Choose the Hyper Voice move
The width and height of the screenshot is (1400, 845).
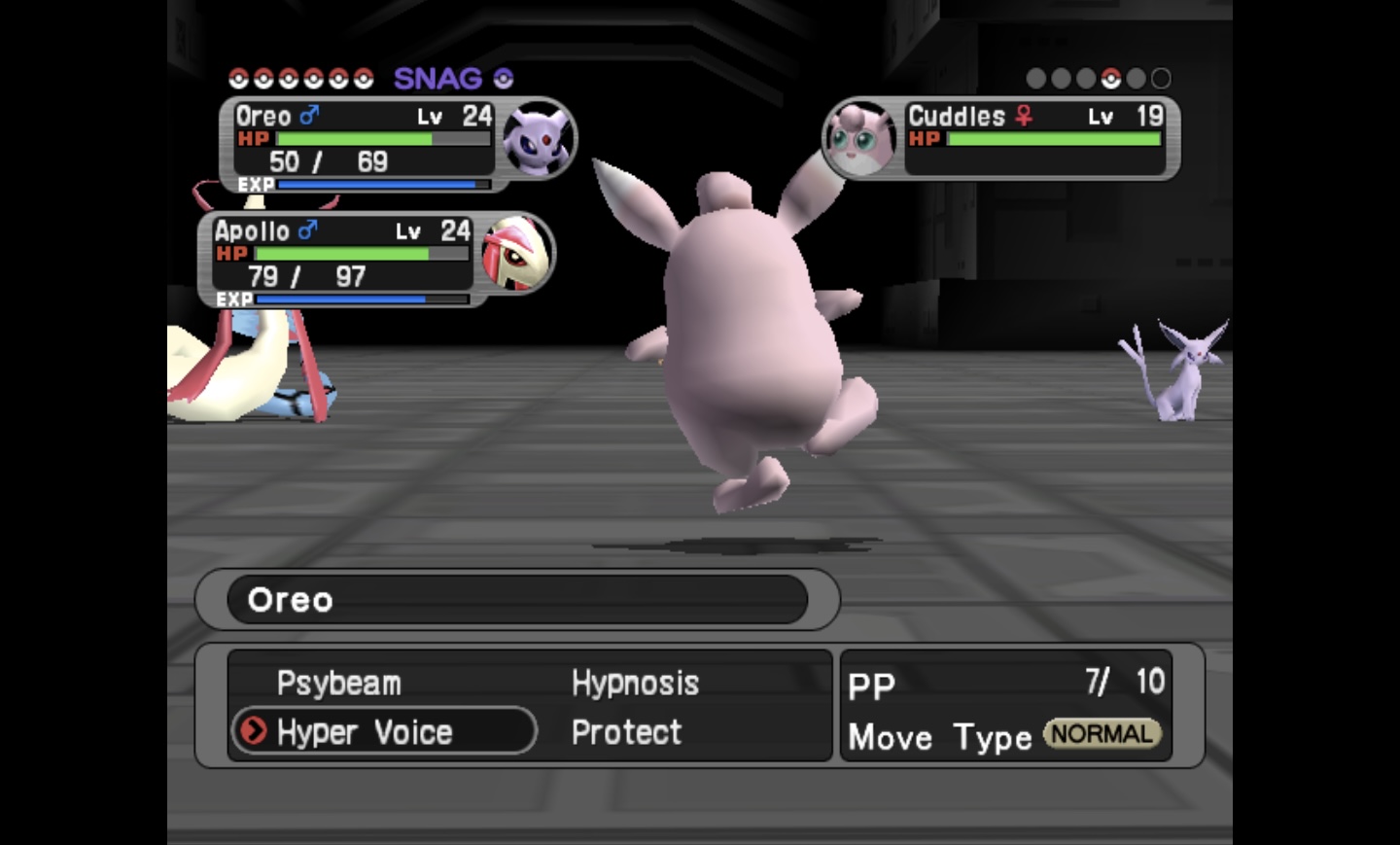point(365,732)
